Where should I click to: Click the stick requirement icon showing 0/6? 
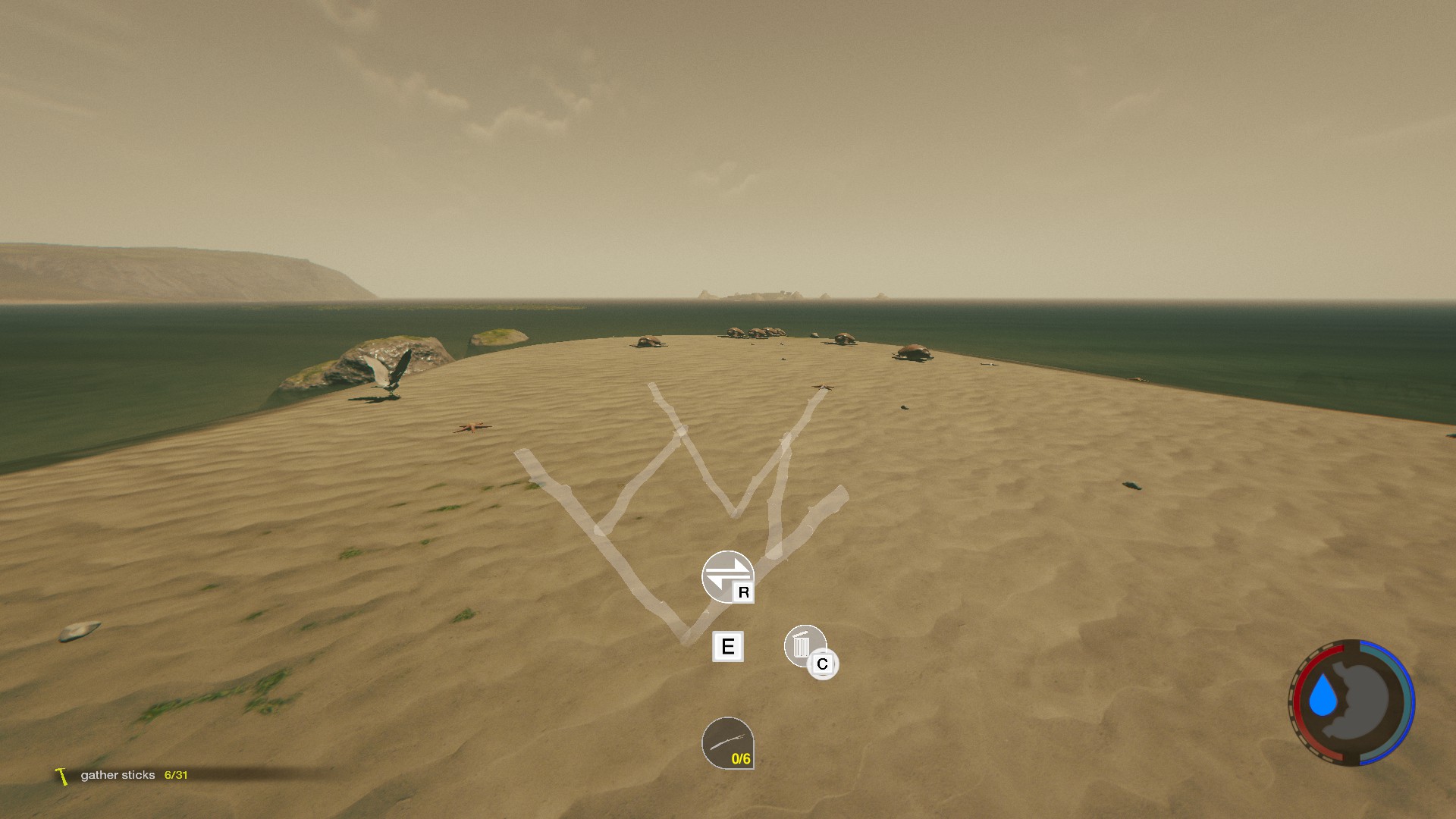[x=727, y=743]
